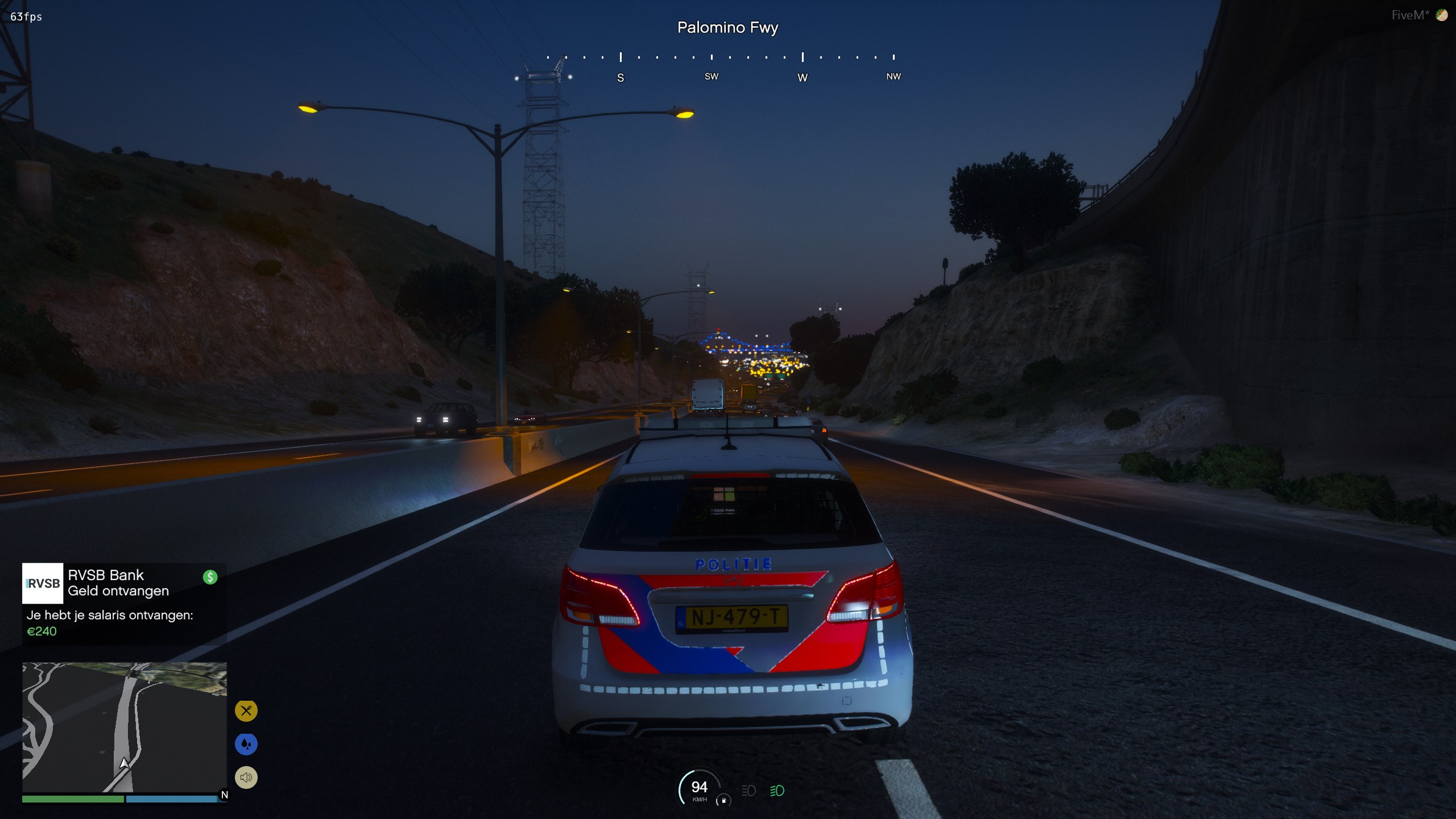Click the minimap in the corner

(124, 727)
